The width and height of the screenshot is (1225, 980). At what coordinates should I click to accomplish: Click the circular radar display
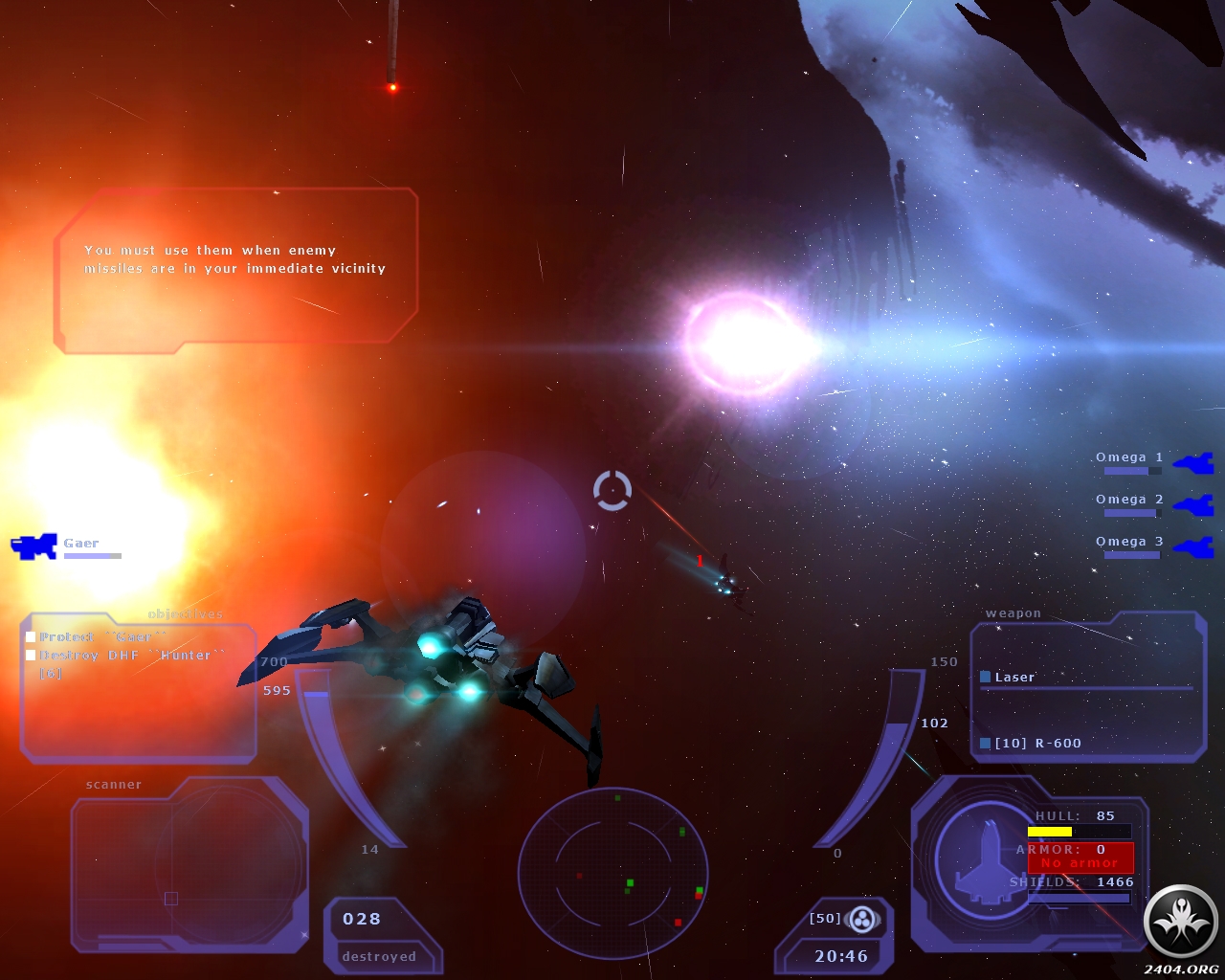tap(612, 872)
